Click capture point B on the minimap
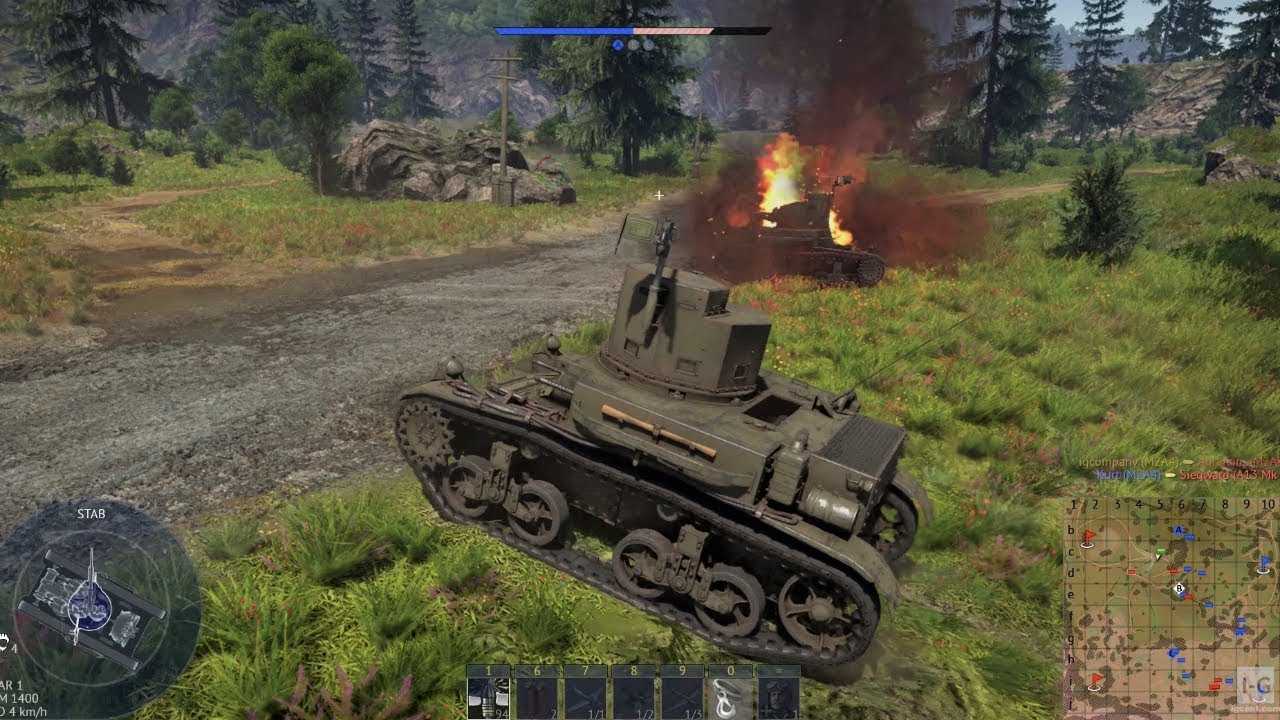 pyautogui.click(x=1180, y=589)
